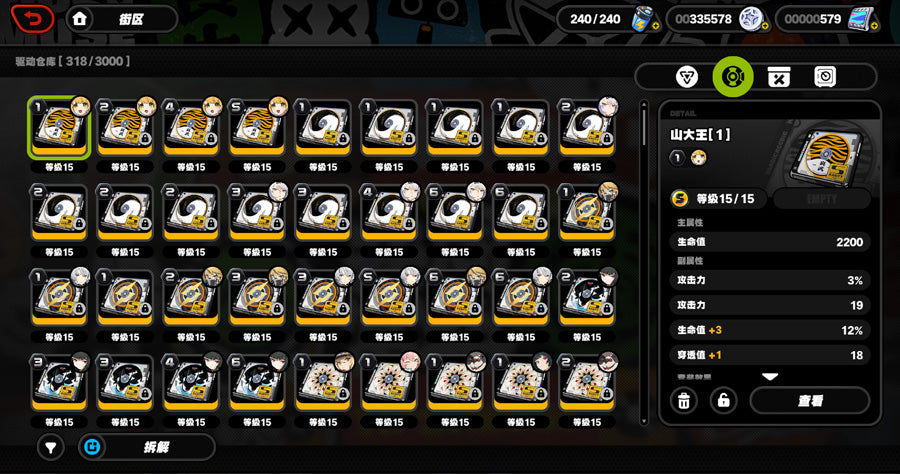Select the green drive disc tab
Viewport: 900px width, 474px height.
tap(732, 77)
